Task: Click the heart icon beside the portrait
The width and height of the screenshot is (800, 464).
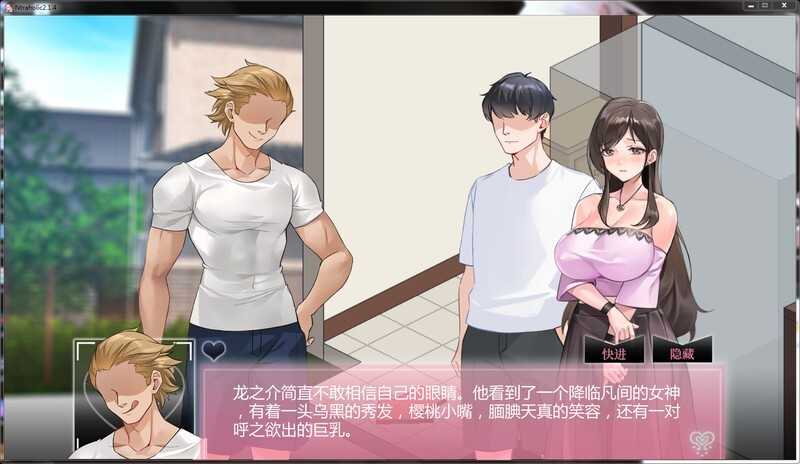Action: (214, 350)
